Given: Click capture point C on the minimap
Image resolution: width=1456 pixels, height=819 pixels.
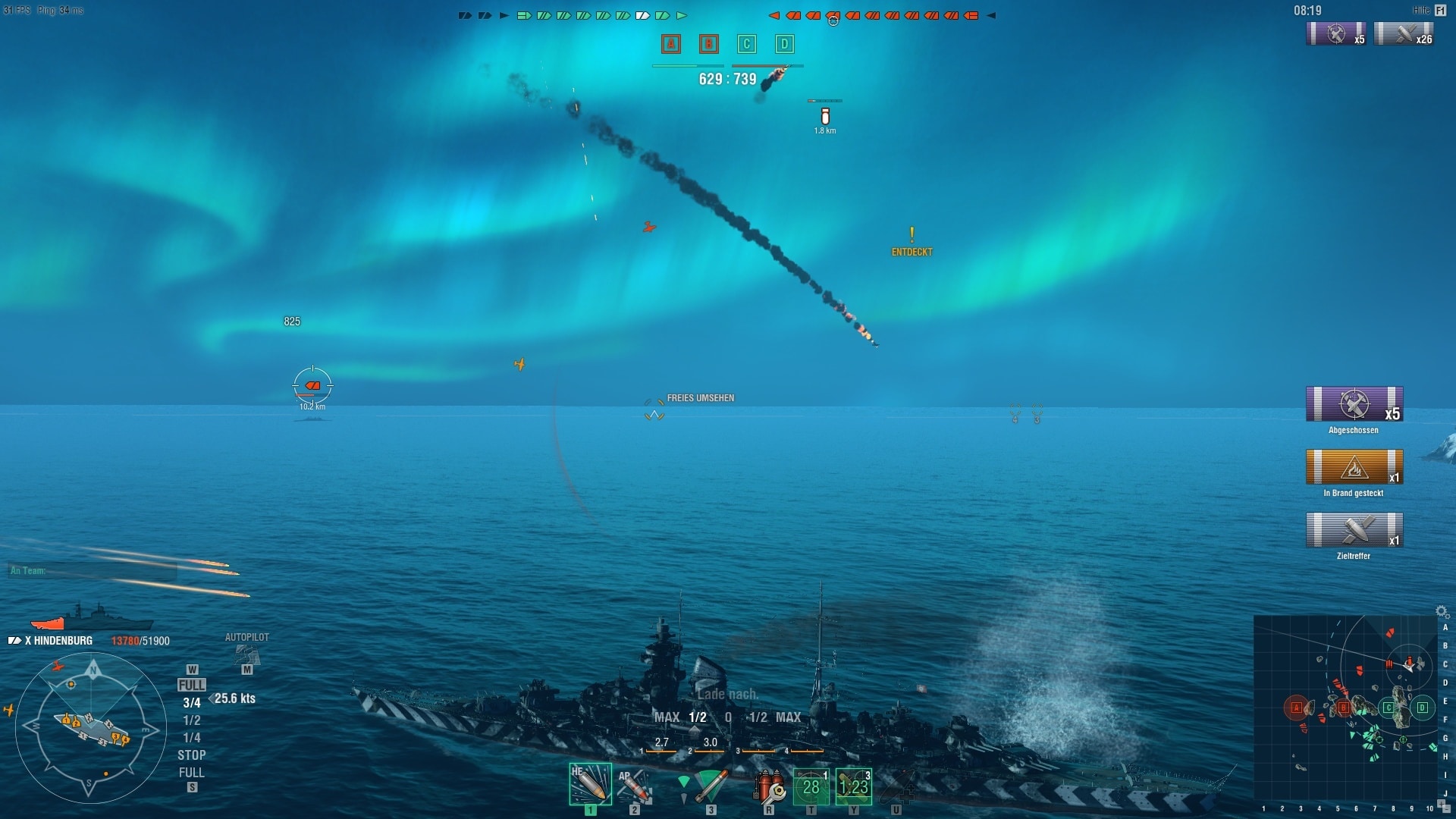Looking at the screenshot, I should click(1389, 708).
